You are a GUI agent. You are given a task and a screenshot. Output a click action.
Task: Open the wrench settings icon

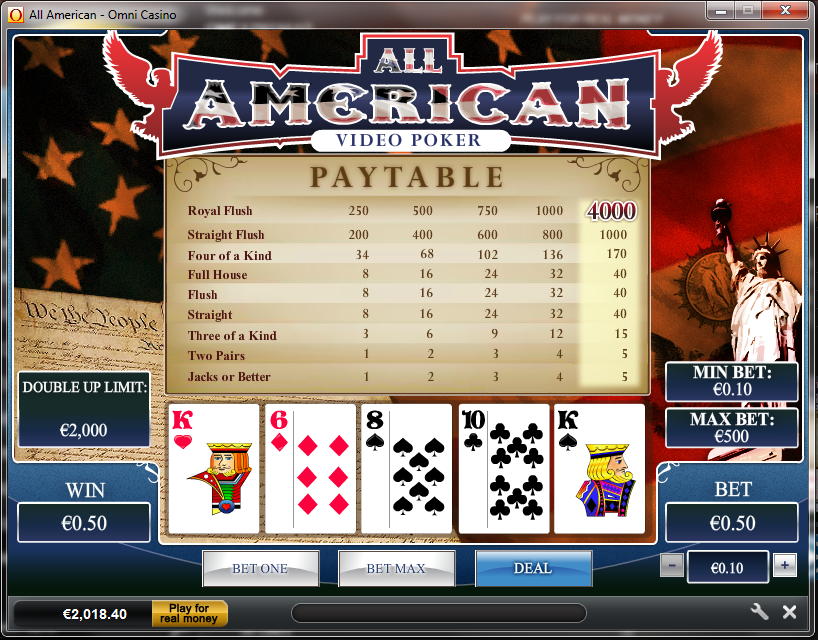click(x=759, y=612)
